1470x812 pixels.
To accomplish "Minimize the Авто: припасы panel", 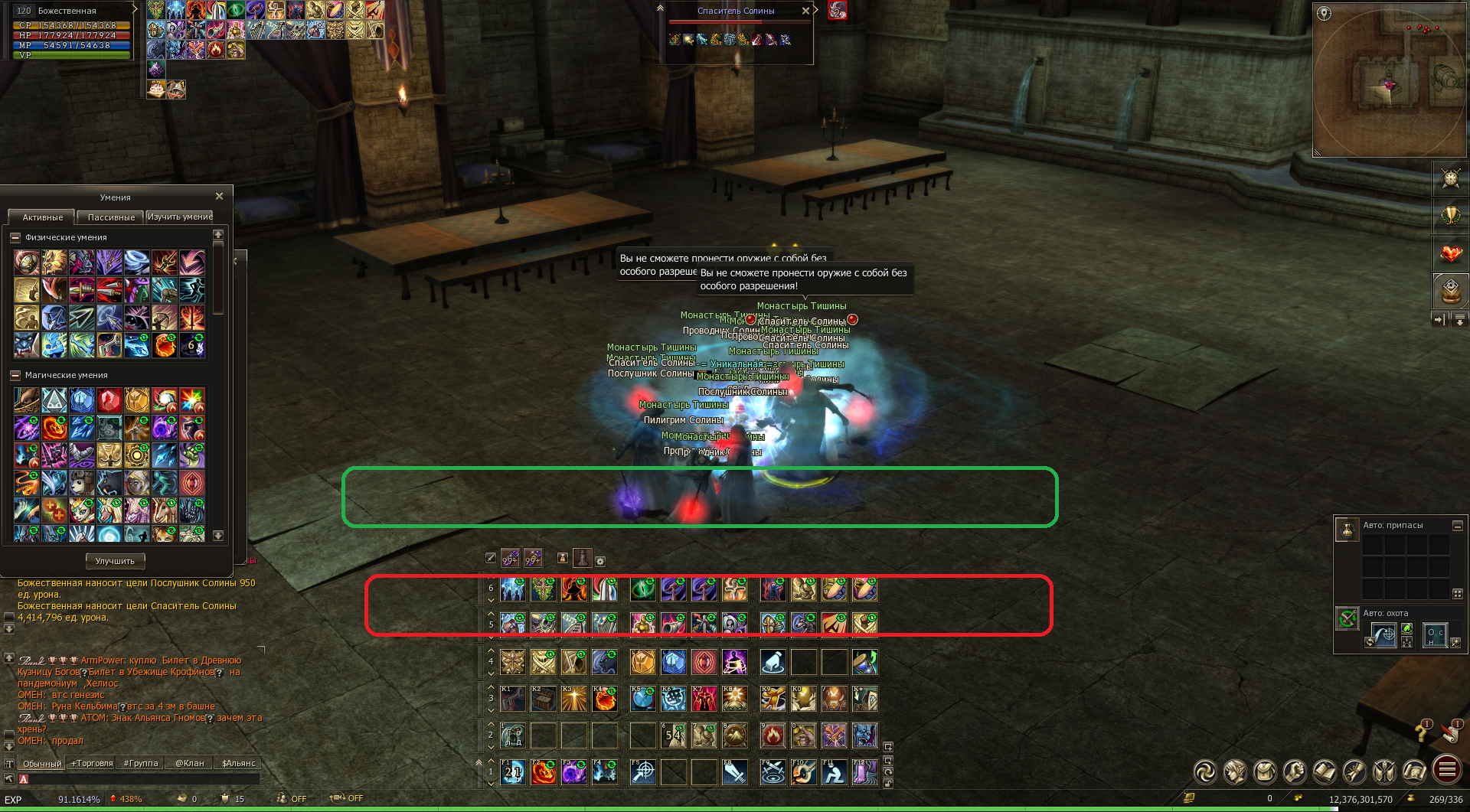I will [x=1458, y=526].
